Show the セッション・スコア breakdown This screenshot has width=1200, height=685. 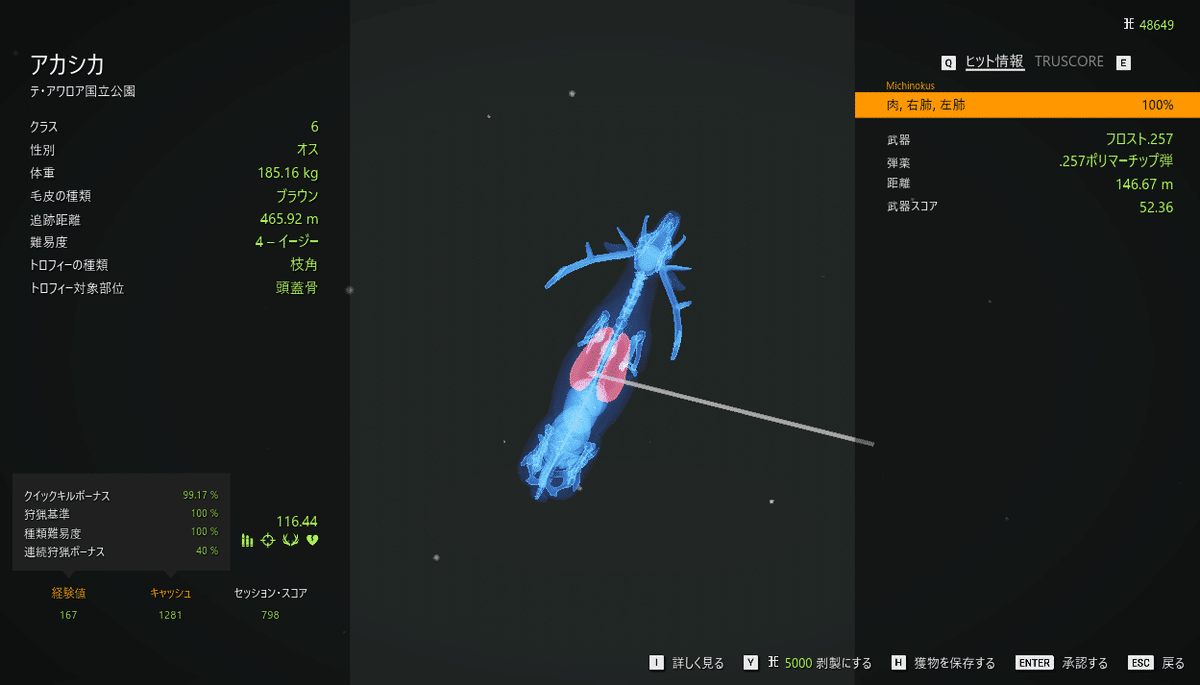point(270,593)
